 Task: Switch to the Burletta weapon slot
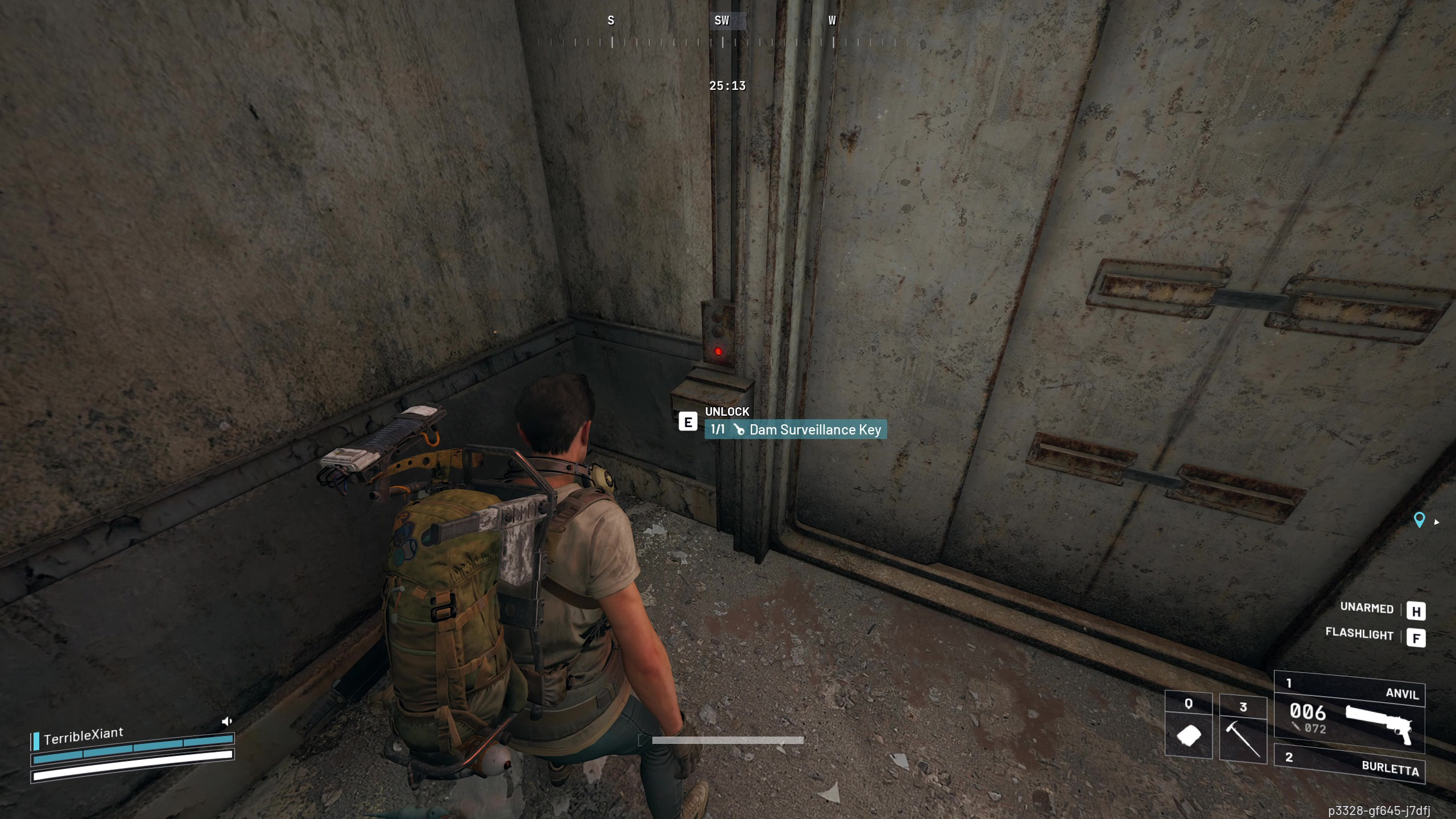[x=1349, y=764]
